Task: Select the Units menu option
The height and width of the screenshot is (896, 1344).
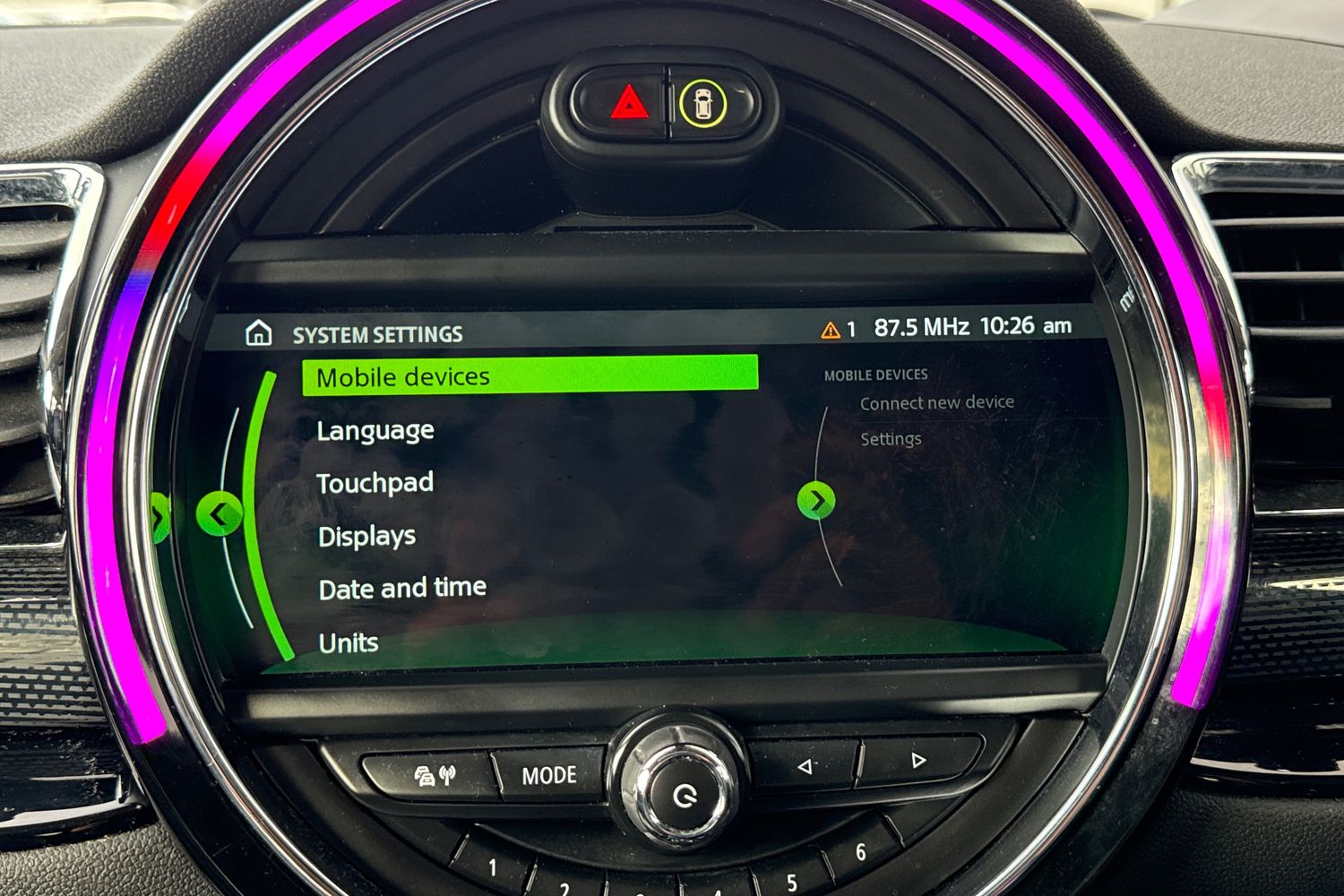Action: pyautogui.click(x=349, y=642)
